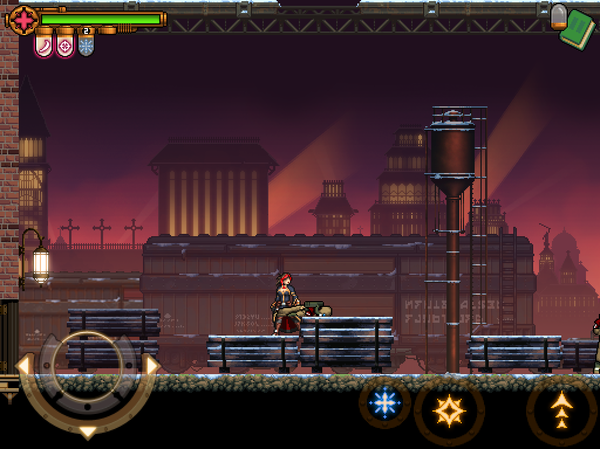Select the red slash ability vial
Image resolution: width=600 pixels, height=449 pixels.
coord(45,45)
